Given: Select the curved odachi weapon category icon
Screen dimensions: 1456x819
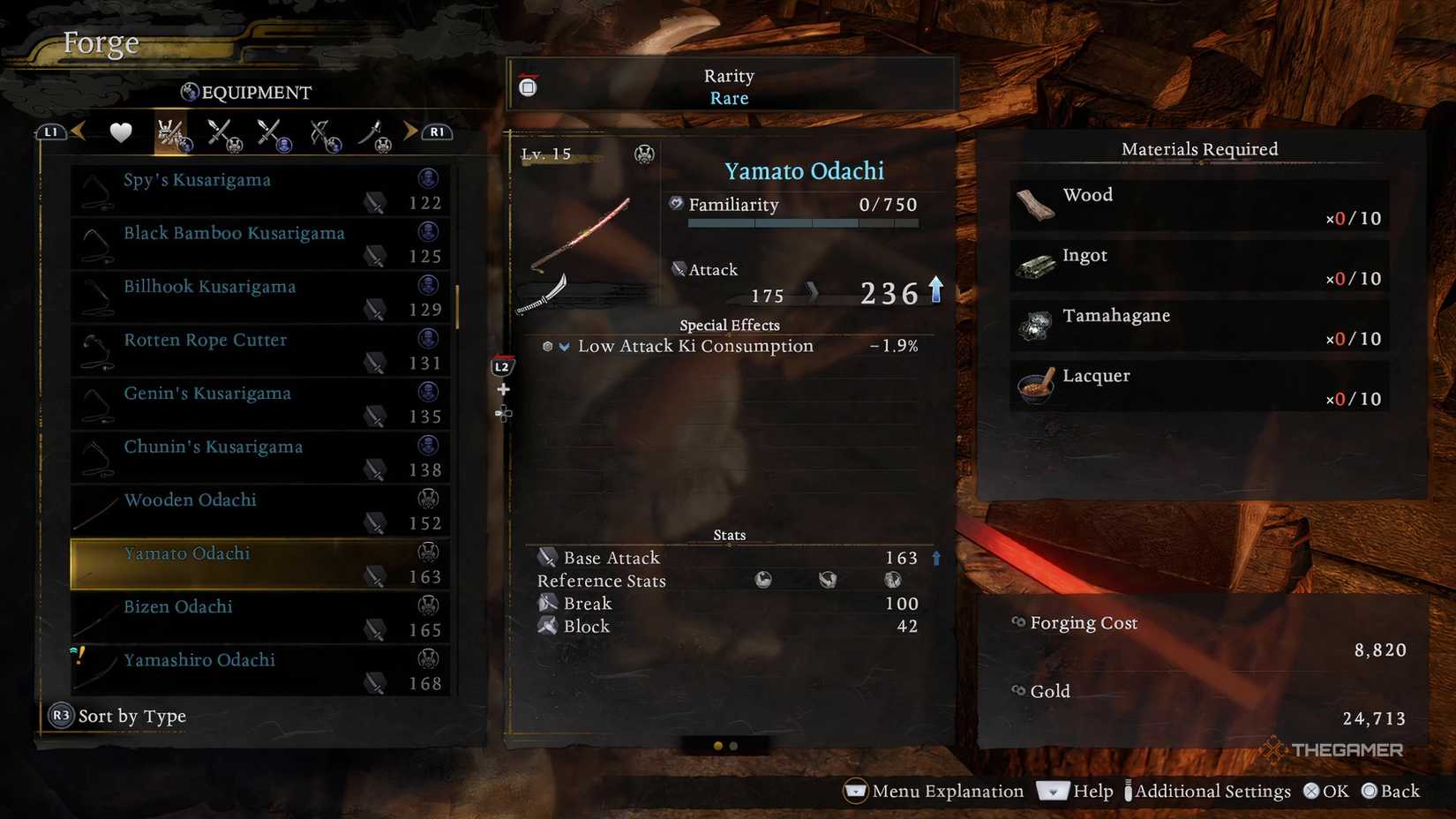Looking at the screenshot, I should [x=375, y=131].
